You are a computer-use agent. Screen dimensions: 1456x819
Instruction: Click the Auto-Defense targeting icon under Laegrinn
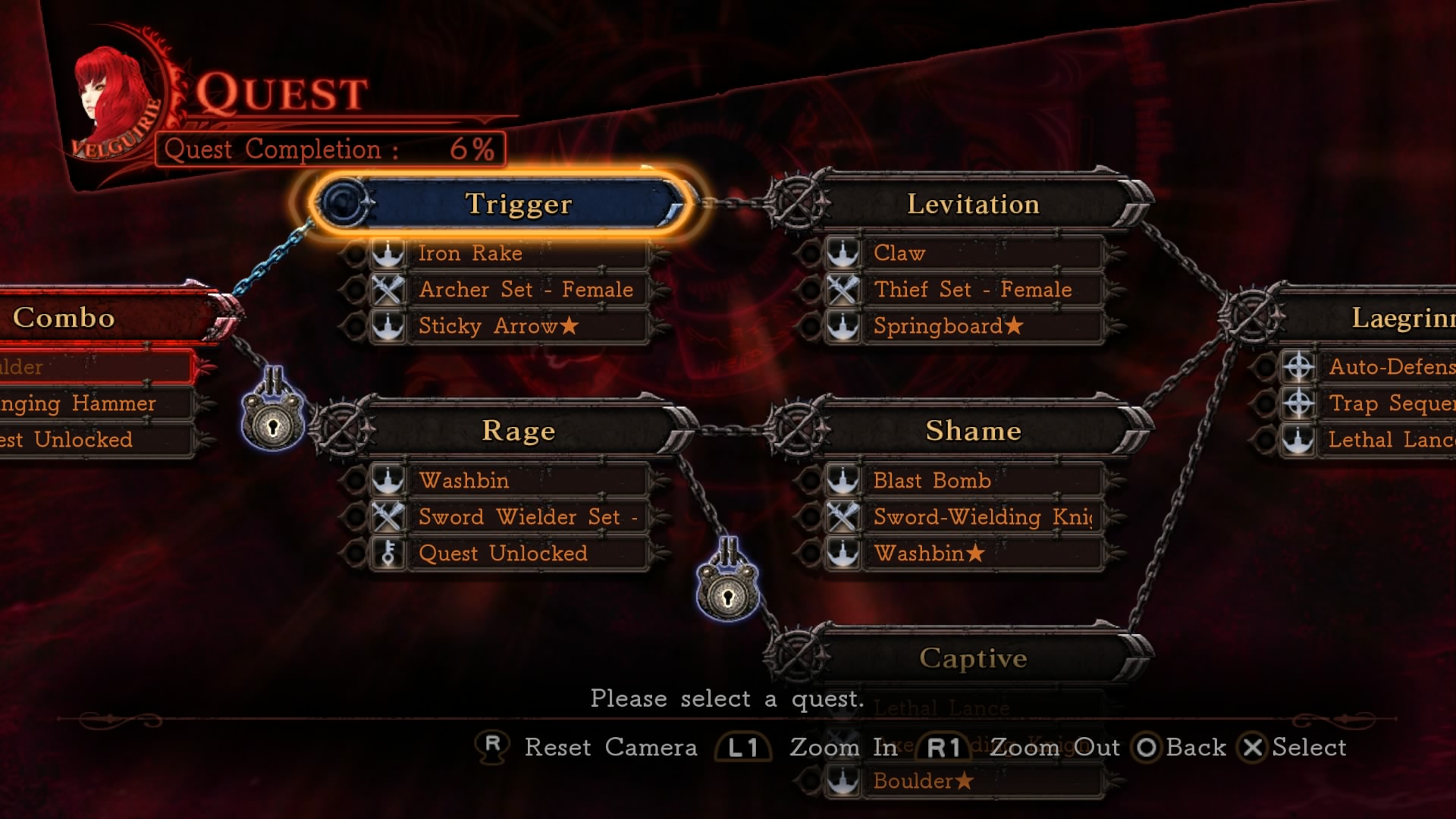pos(1299,367)
